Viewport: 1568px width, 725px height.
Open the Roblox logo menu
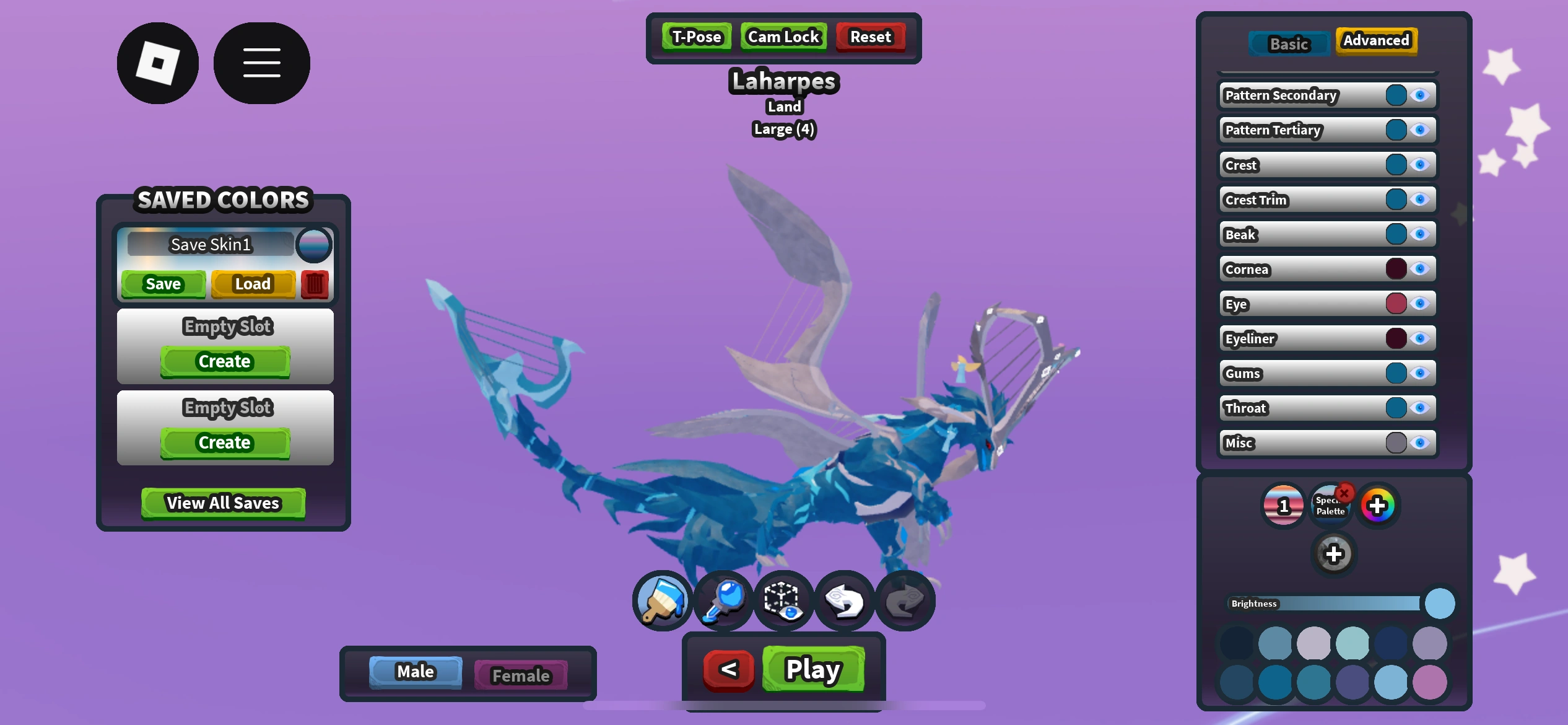coord(157,63)
